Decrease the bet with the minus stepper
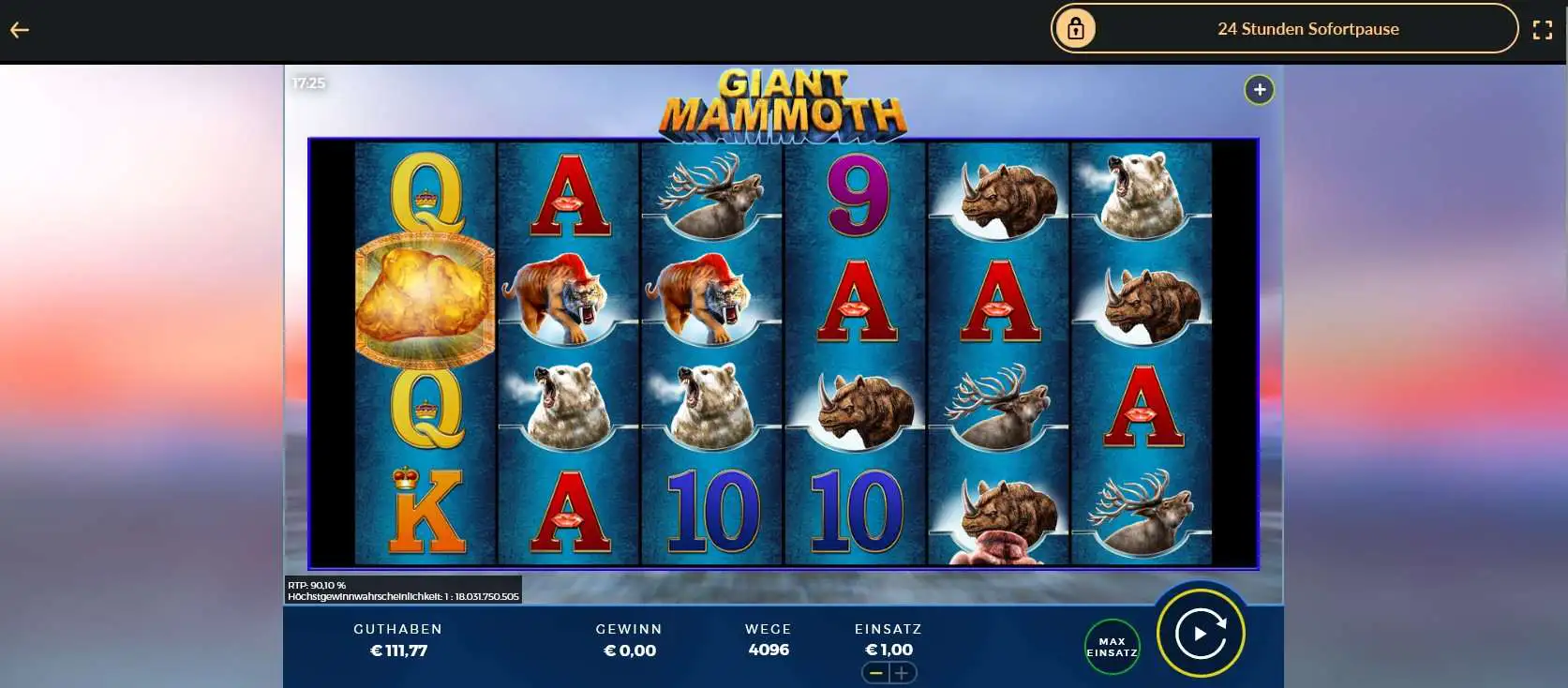Screen dimensions: 1568x688 tap(874, 672)
